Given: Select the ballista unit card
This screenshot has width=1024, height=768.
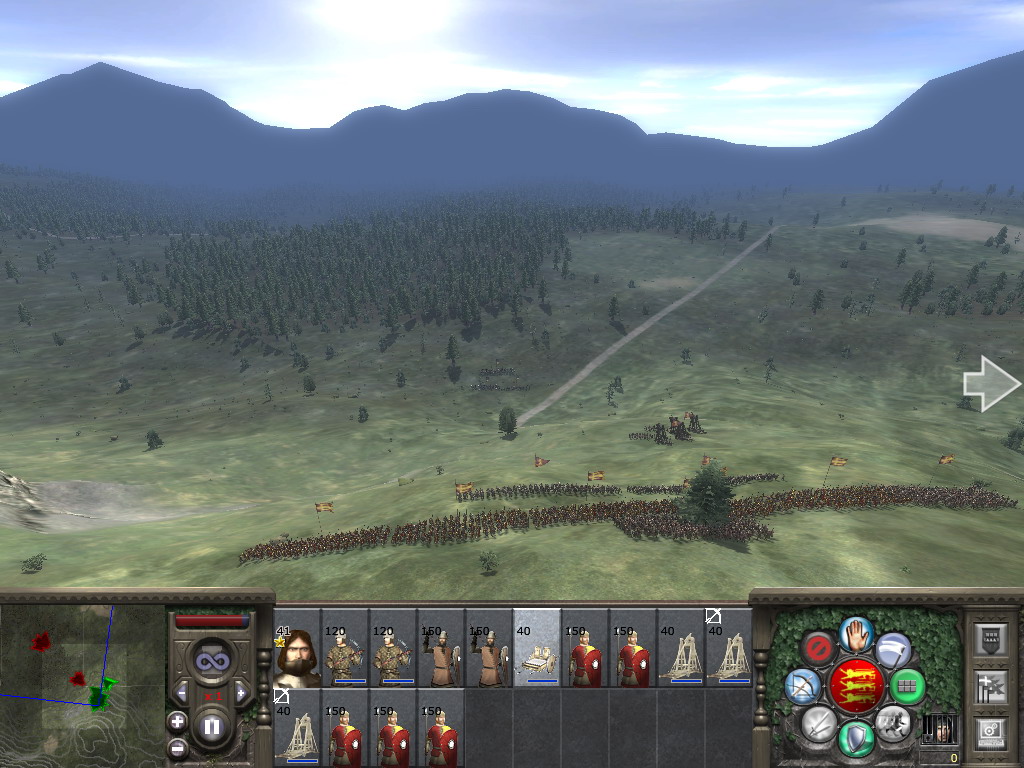Looking at the screenshot, I should [537, 648].
